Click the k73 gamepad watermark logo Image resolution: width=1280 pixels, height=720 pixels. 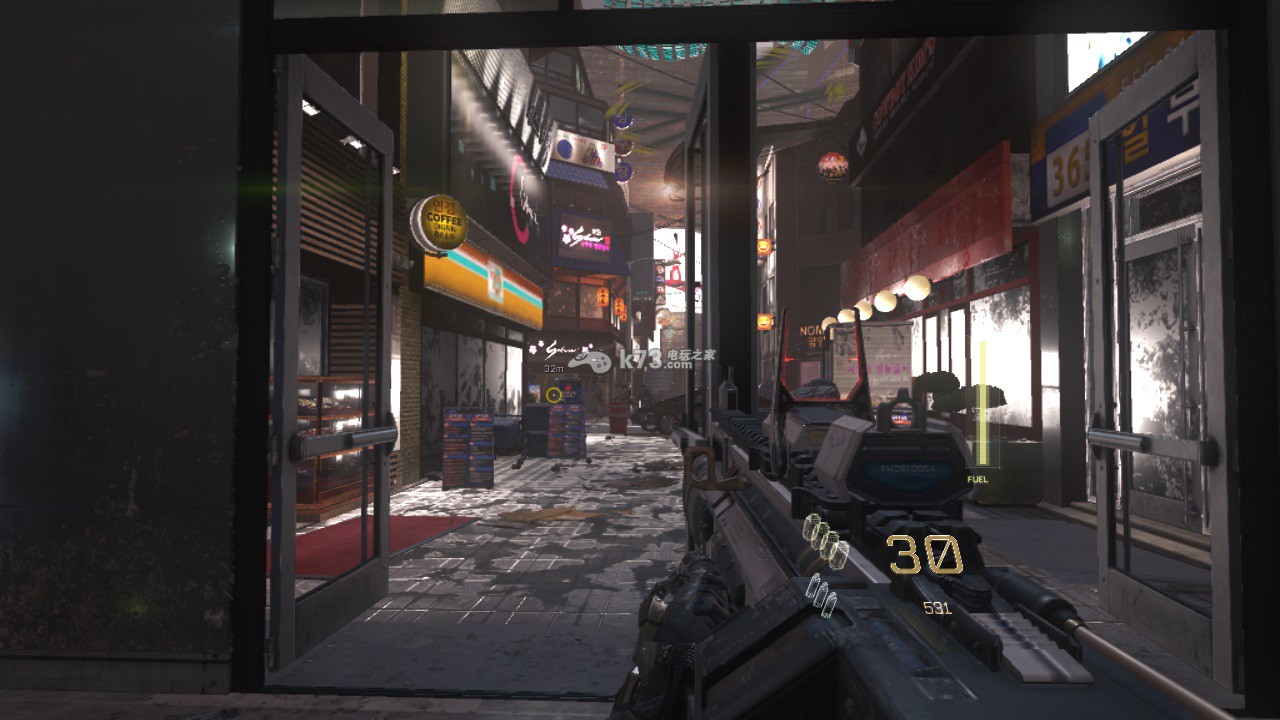592,361
